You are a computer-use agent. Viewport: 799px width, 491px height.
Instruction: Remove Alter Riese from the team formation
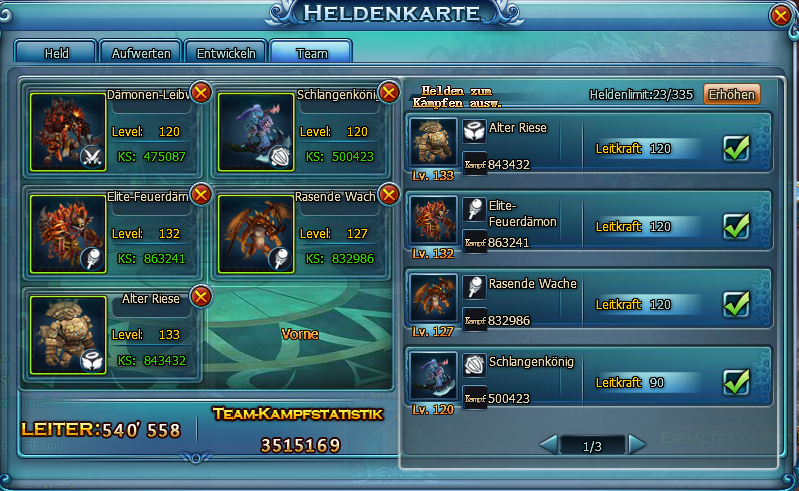pos(201,296)
